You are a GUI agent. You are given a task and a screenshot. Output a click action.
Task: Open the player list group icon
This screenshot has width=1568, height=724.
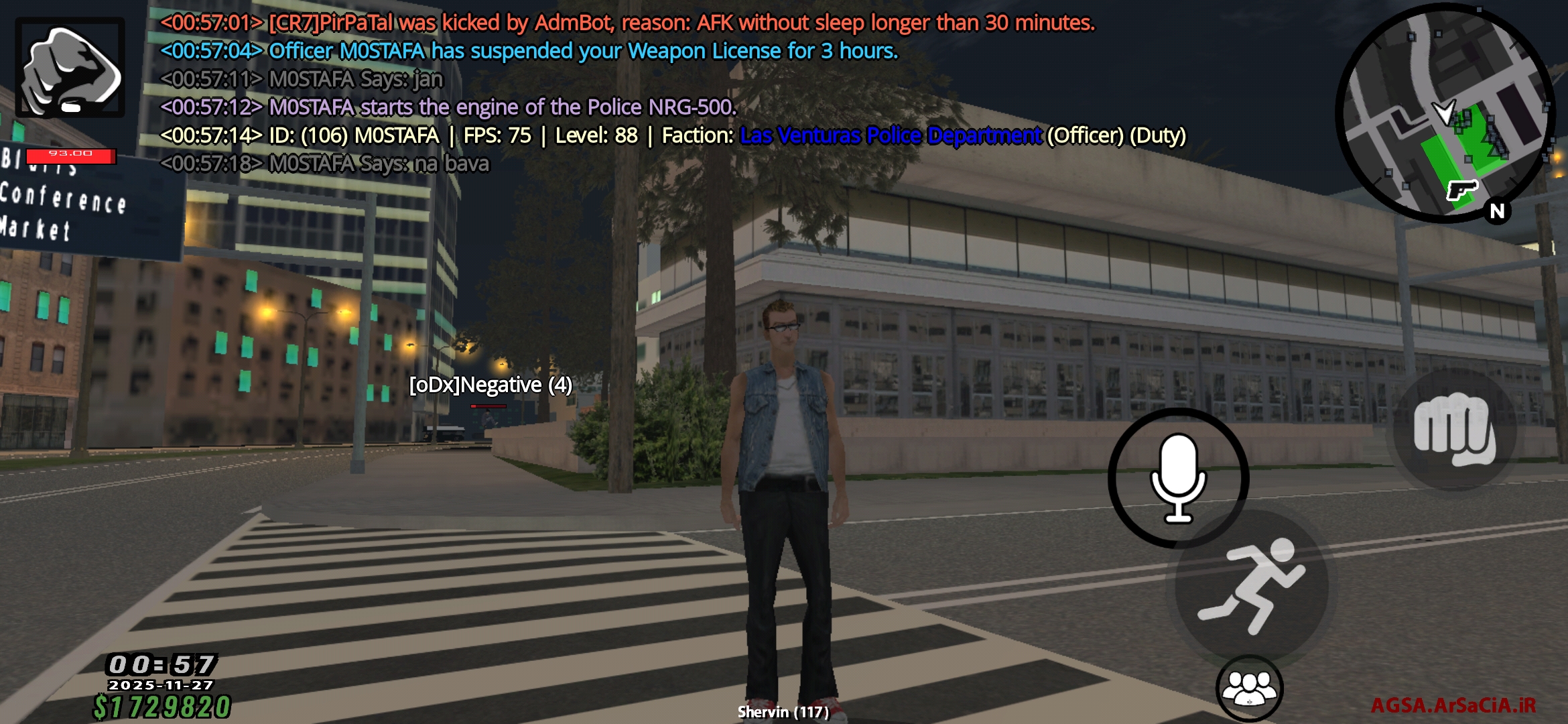pyautogui.click(x=1249, y=688)
